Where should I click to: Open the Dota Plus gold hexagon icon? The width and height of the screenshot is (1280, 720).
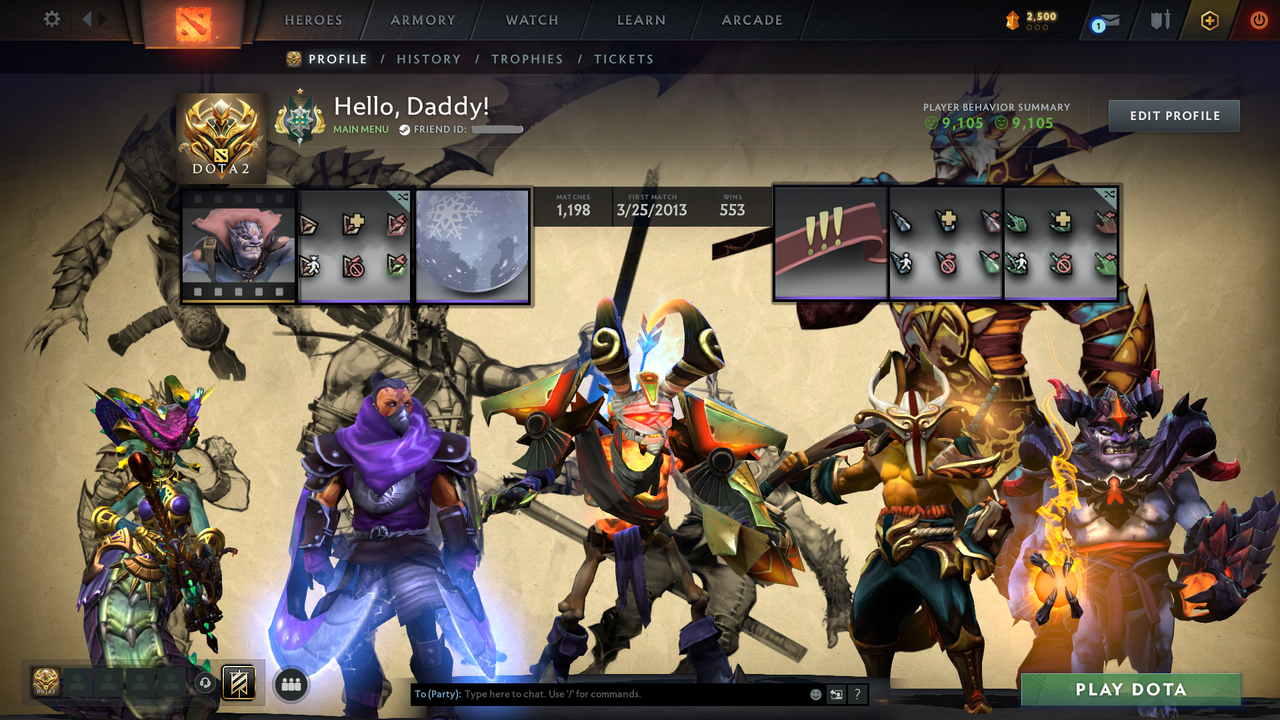coord(1210,20)
